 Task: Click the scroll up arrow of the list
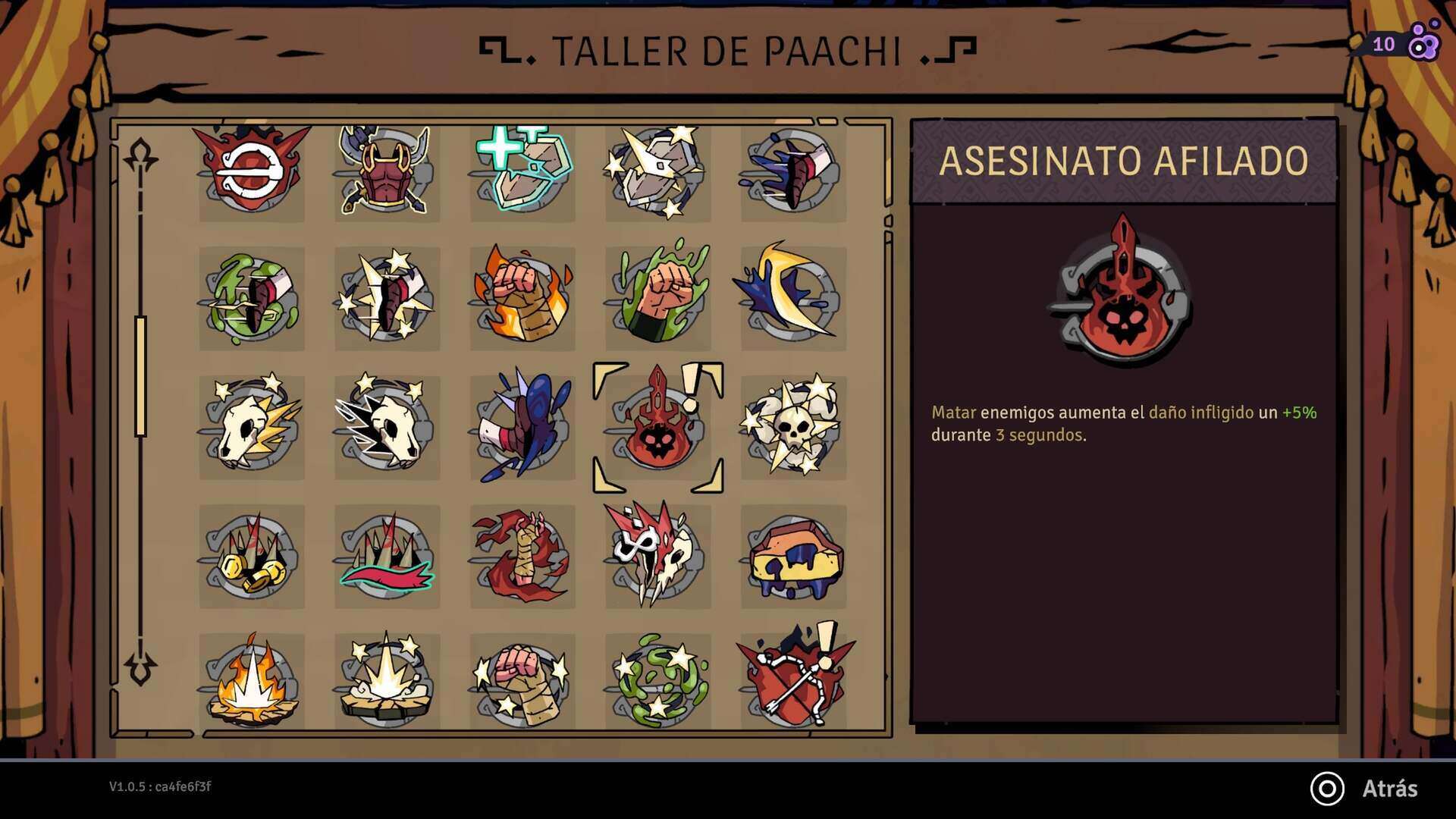point(140,156)
